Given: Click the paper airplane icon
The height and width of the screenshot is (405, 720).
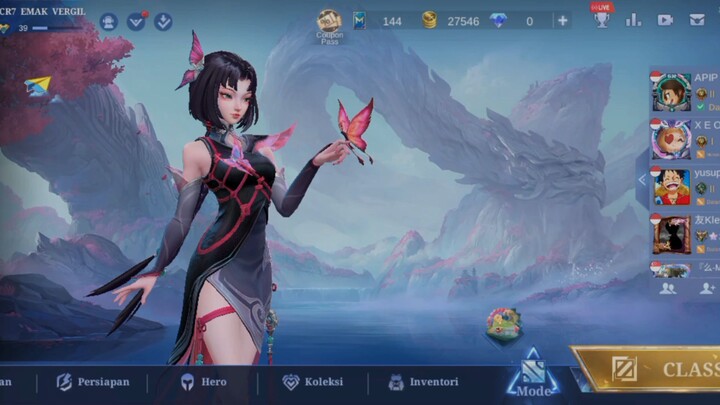Looking at the screenshot, I should click(38, 87).
